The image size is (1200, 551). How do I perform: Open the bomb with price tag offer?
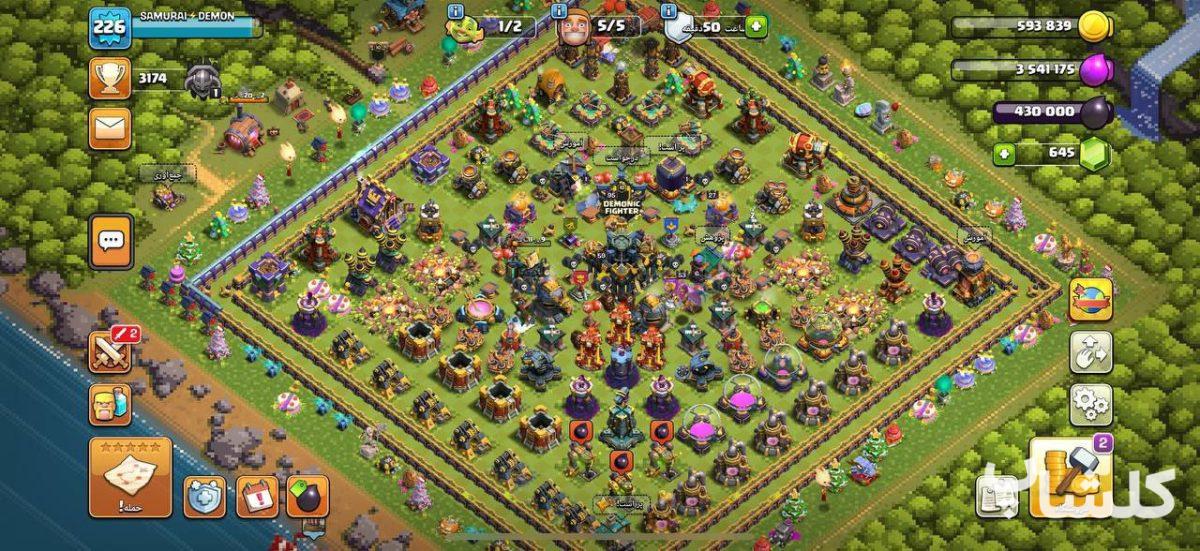[x=307, y=497]
